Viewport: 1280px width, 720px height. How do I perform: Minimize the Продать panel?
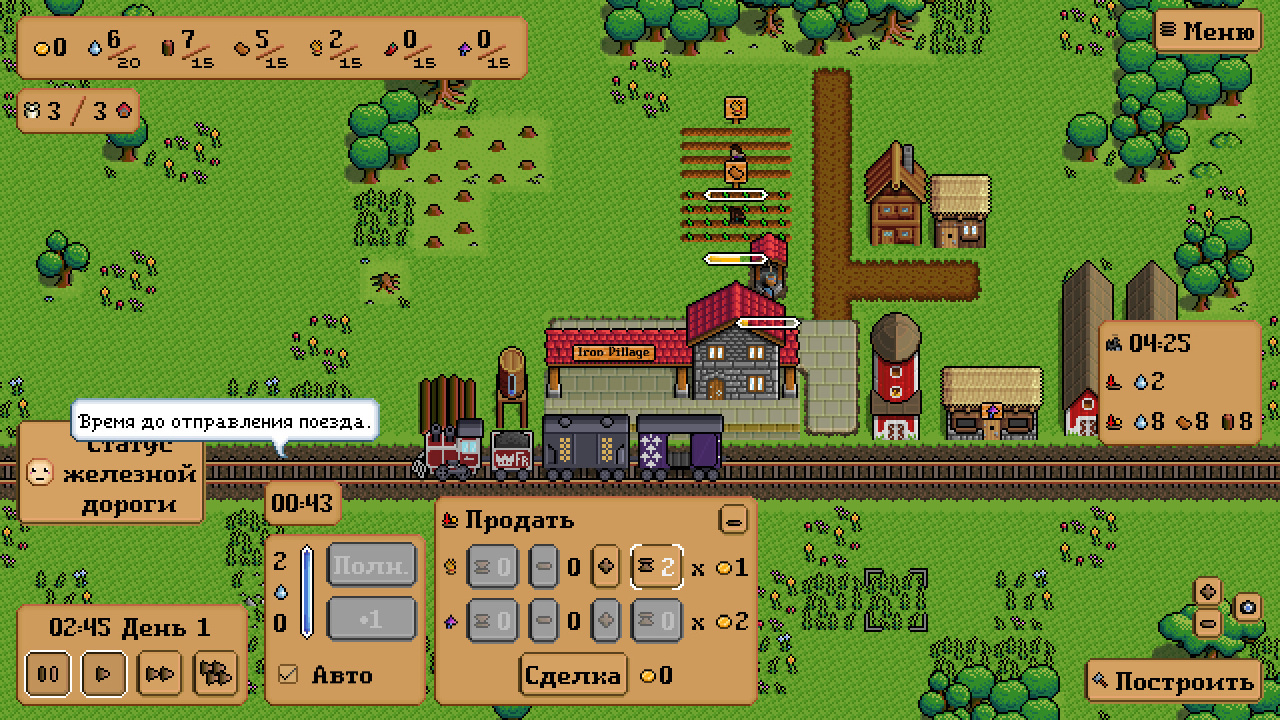pos(733,520)
